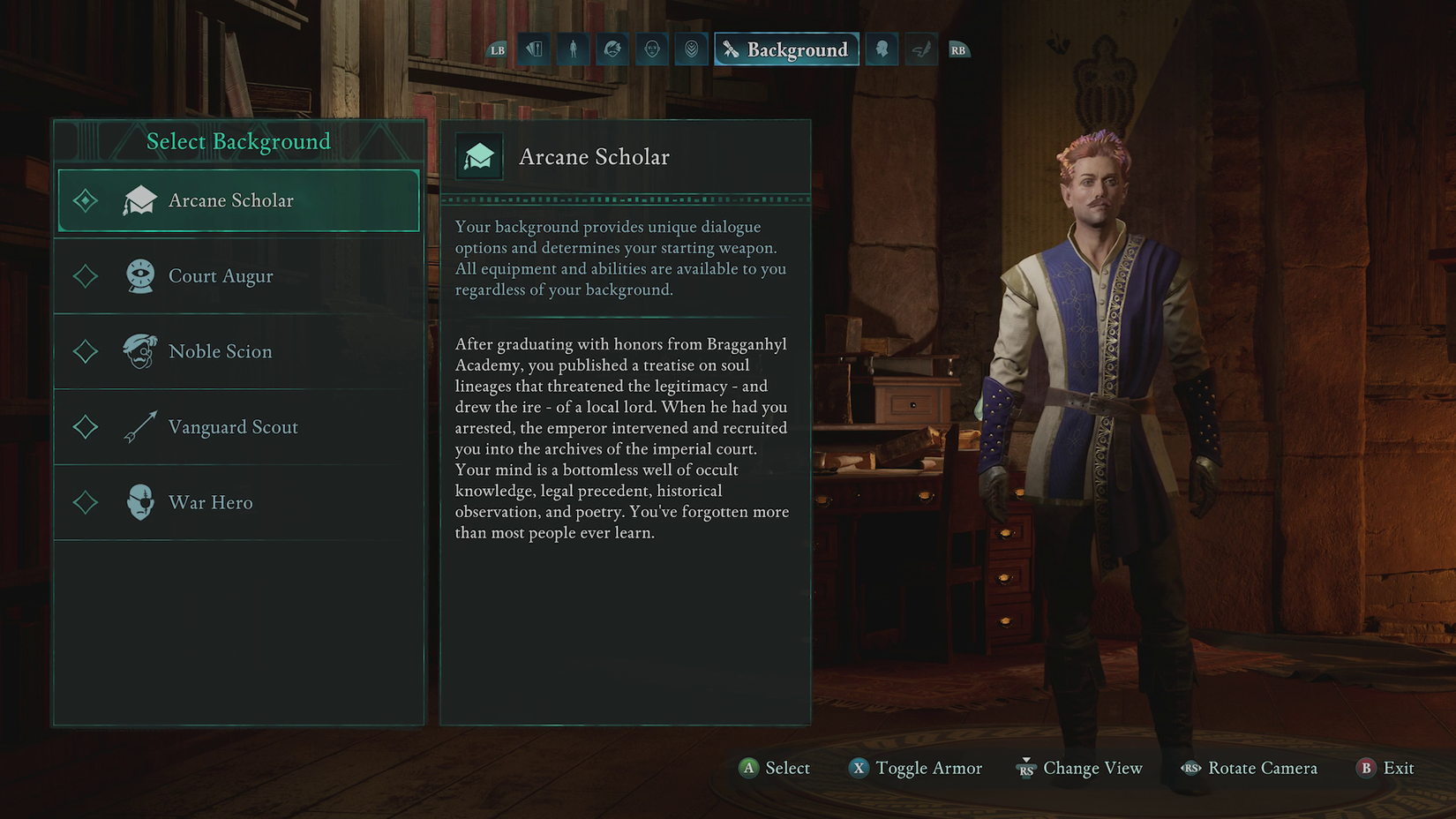
Task: Switch to the winged quill tab
Action: (920, 49)
